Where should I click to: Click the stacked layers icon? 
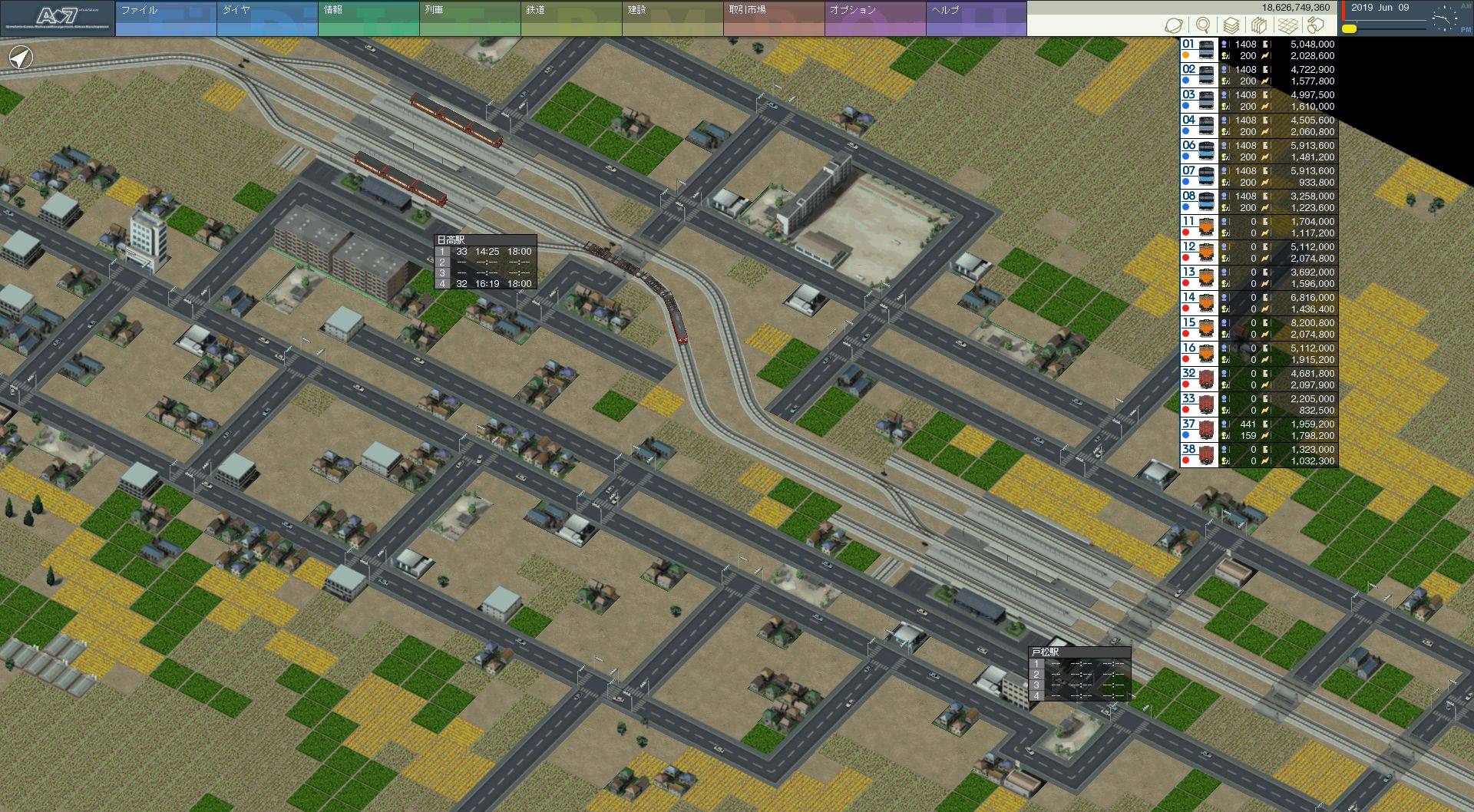pos(1231,25)
